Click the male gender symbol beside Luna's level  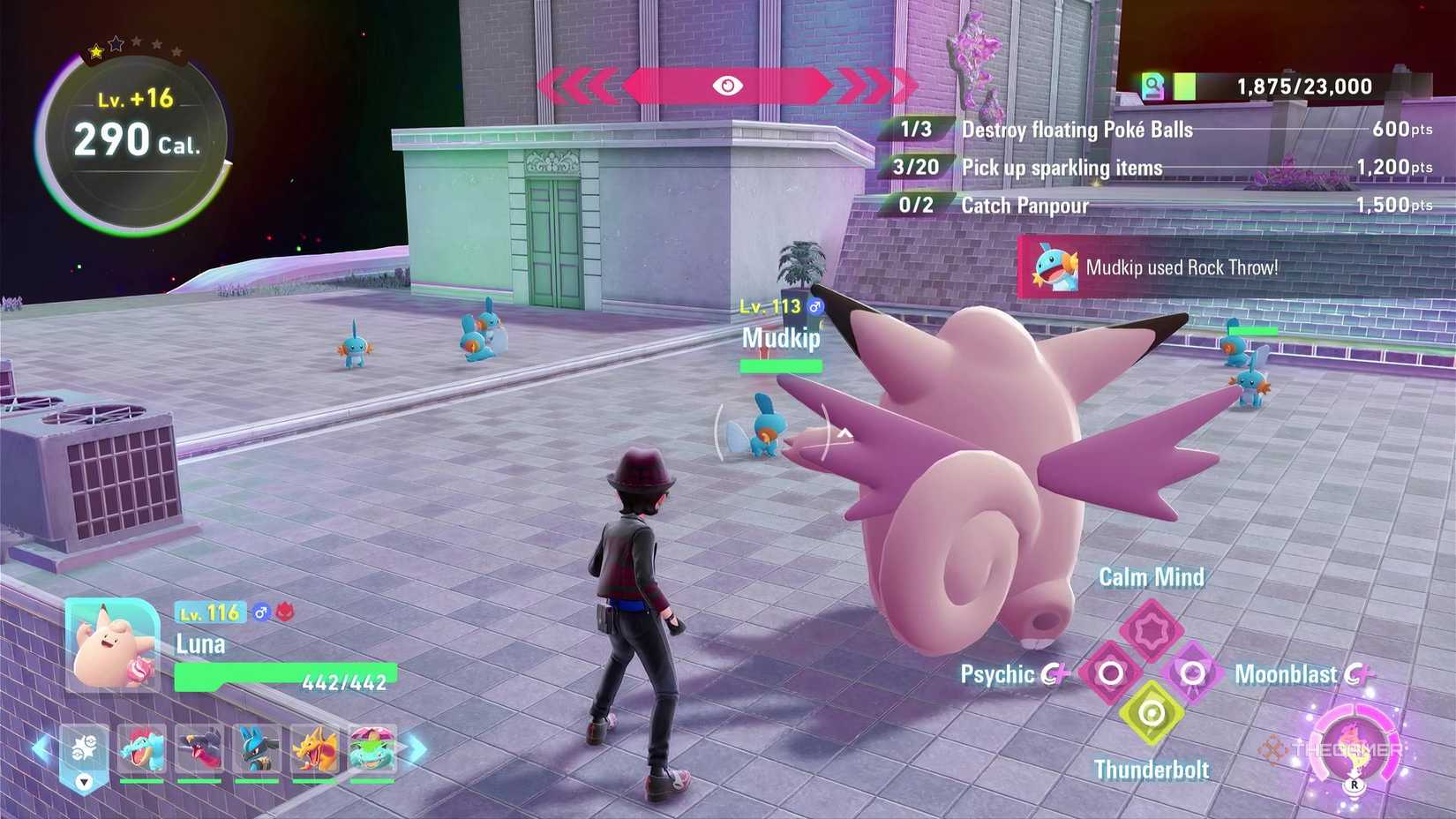(x=260, y=612)
